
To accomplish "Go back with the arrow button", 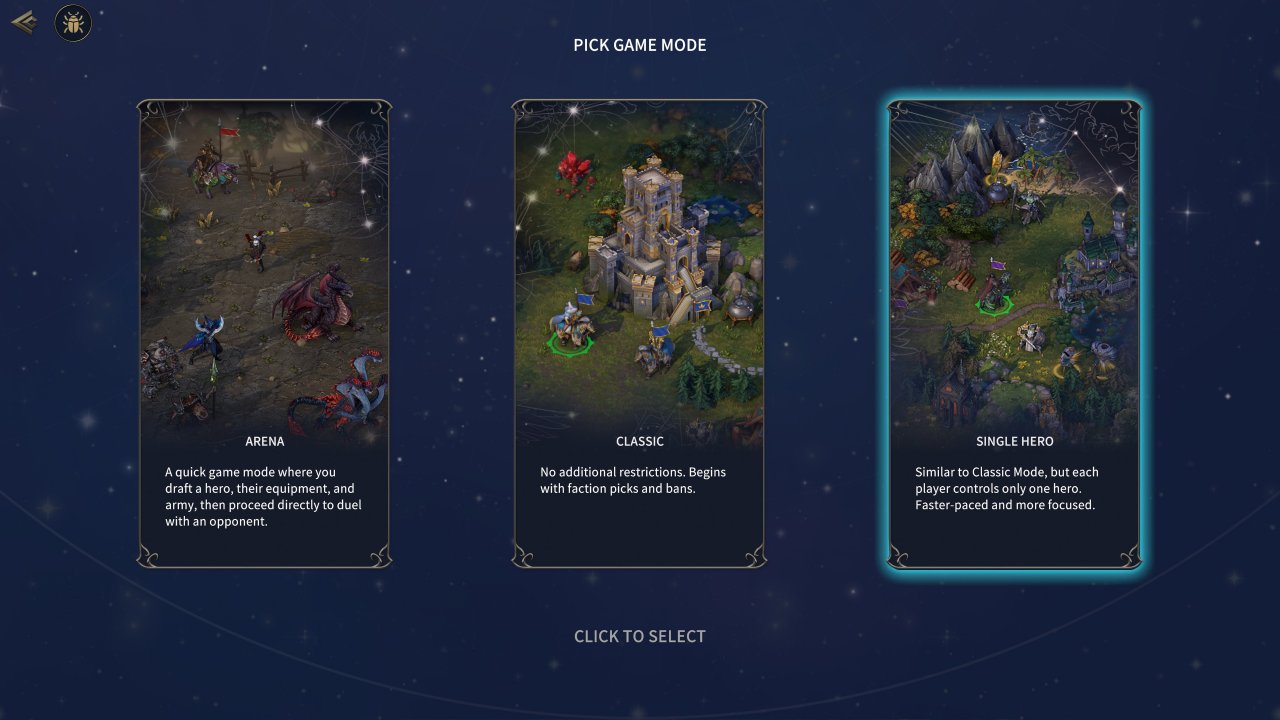I will (x=24, y=22).
